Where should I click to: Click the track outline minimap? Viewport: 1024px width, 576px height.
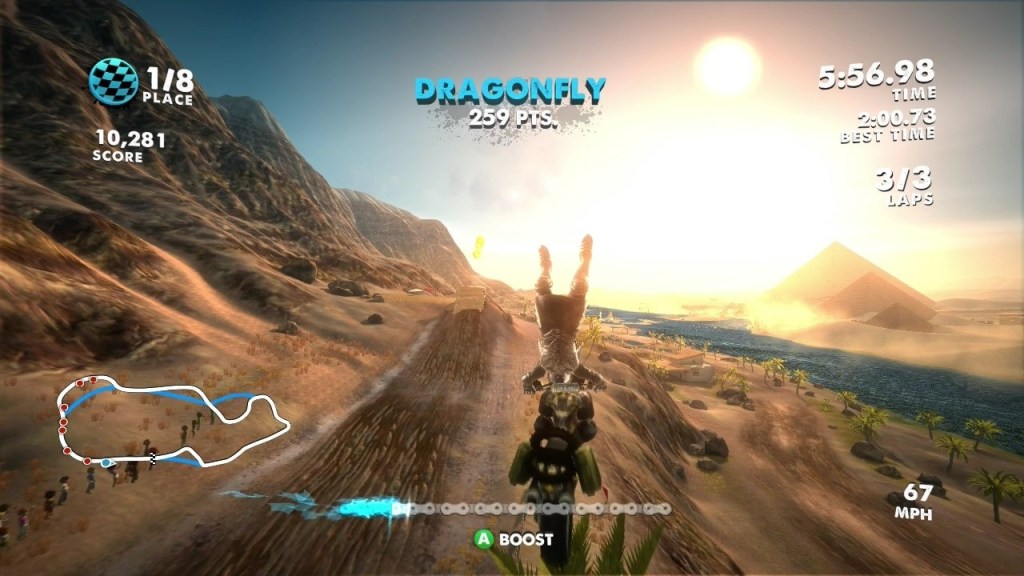[172, 421]
